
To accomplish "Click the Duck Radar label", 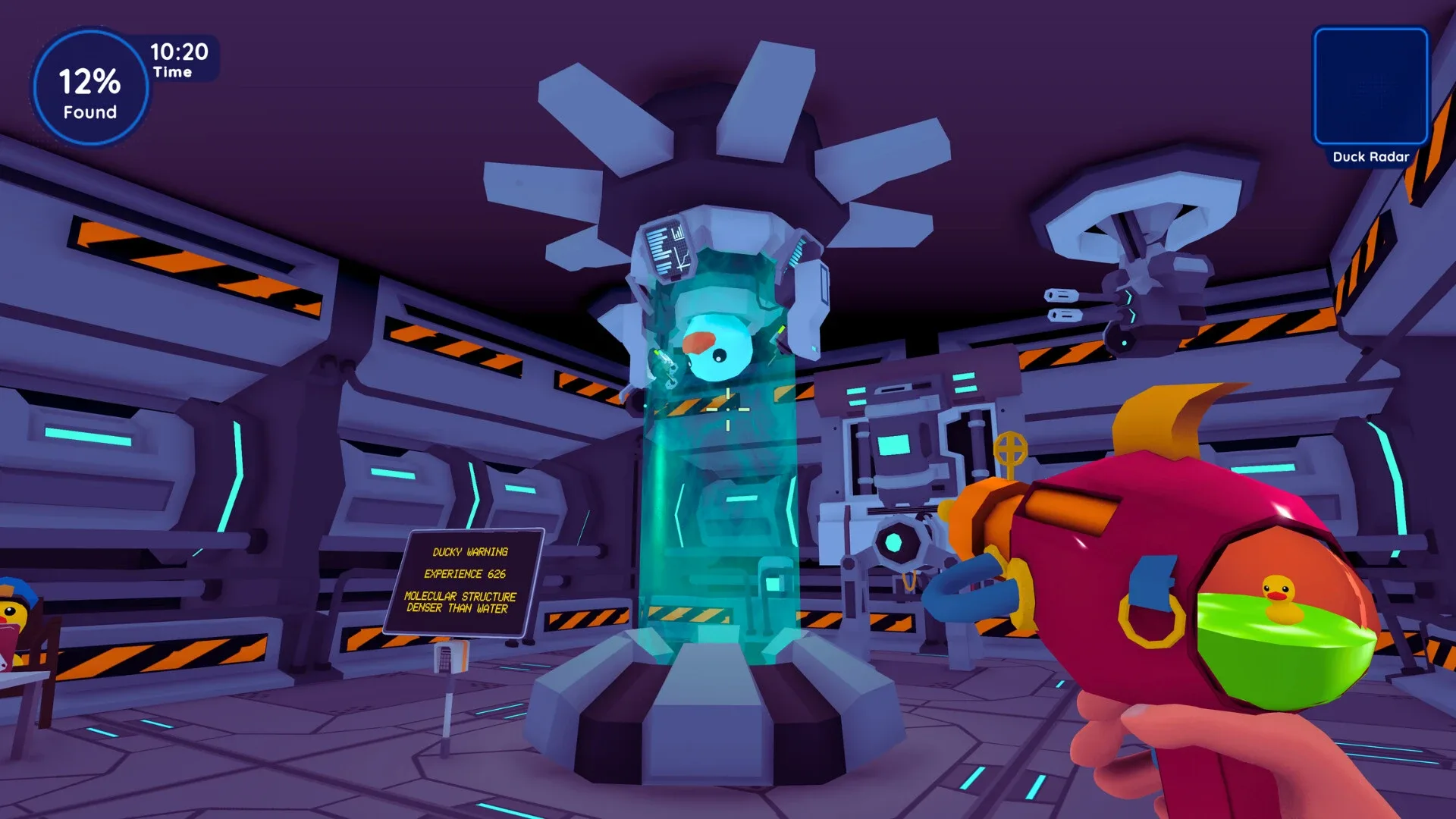I will (1371, 157).
